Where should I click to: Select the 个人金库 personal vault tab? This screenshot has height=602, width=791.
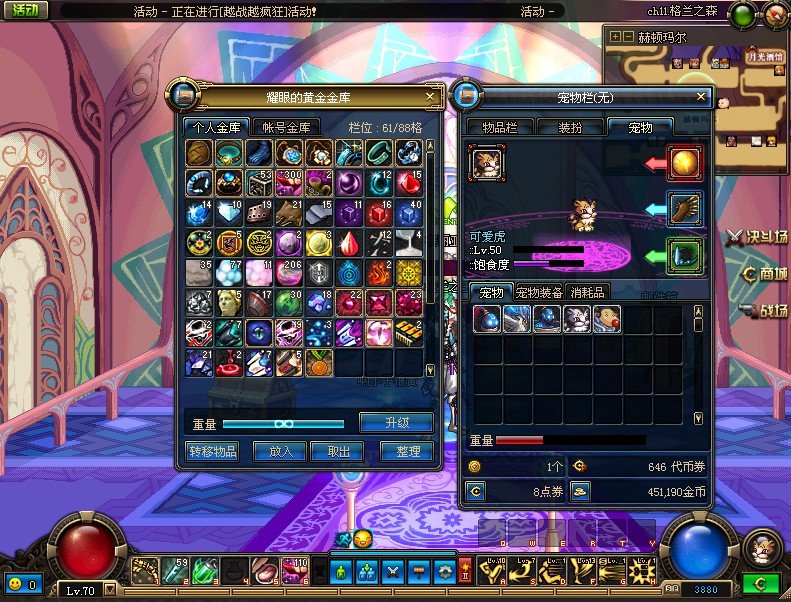tap(216, 127)
